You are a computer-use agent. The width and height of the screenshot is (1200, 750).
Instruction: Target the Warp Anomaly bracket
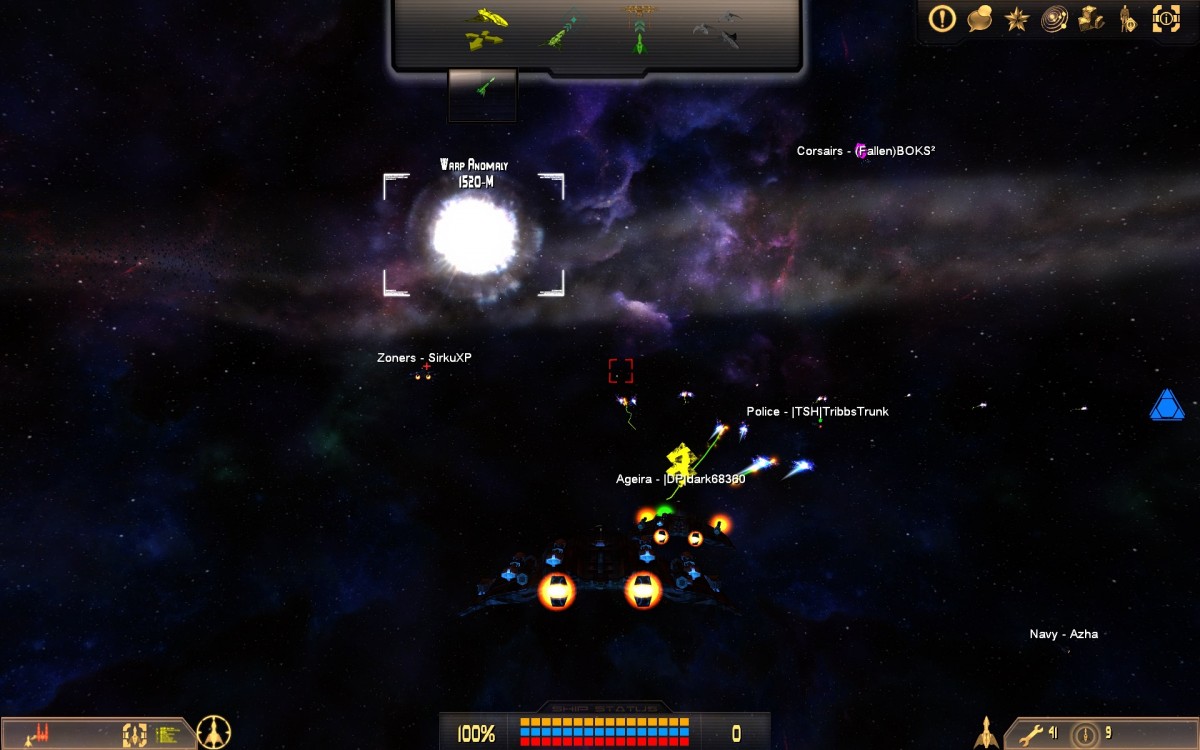(x=473, y=236)
